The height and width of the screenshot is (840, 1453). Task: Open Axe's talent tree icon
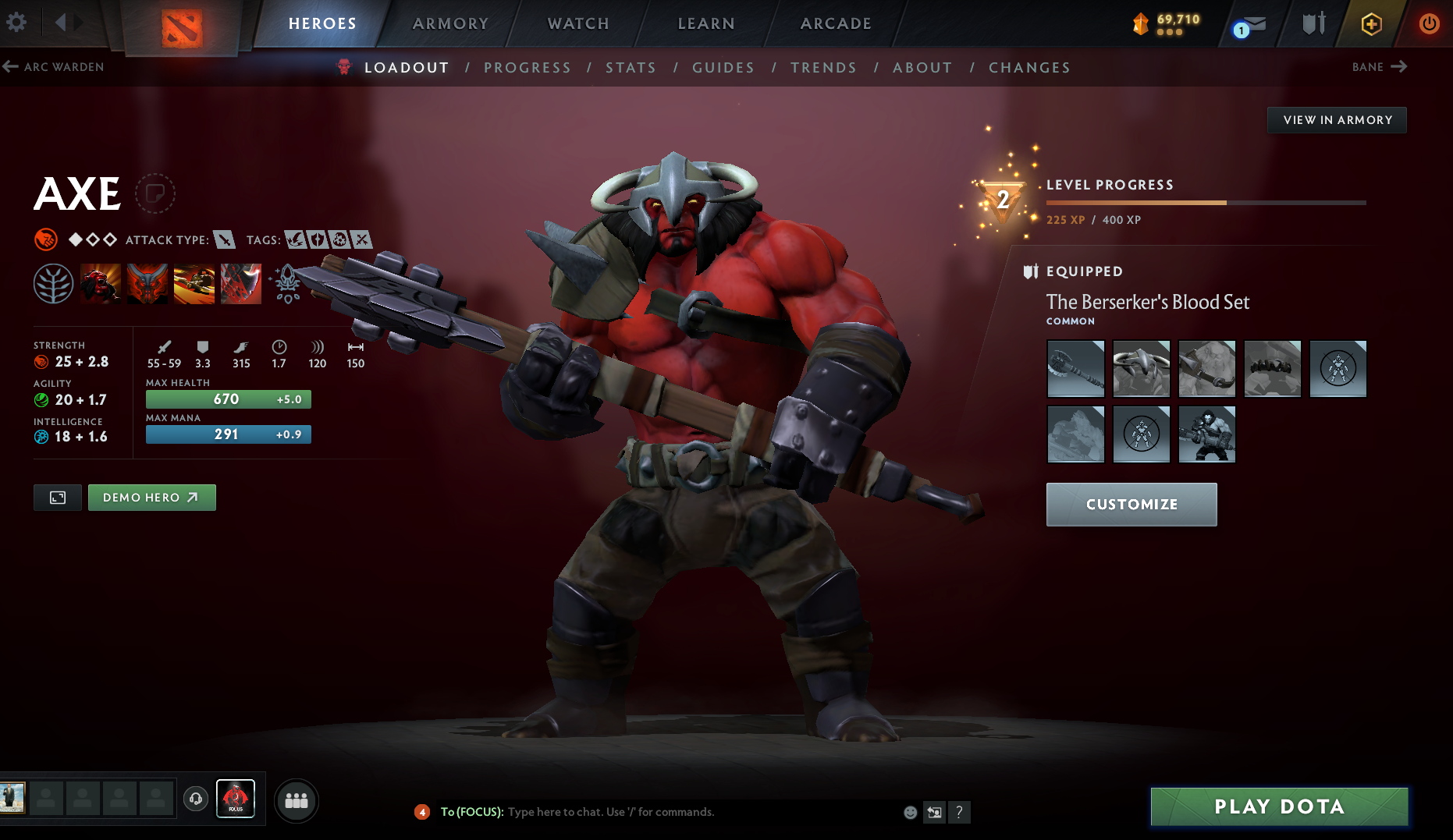[54, 284]
